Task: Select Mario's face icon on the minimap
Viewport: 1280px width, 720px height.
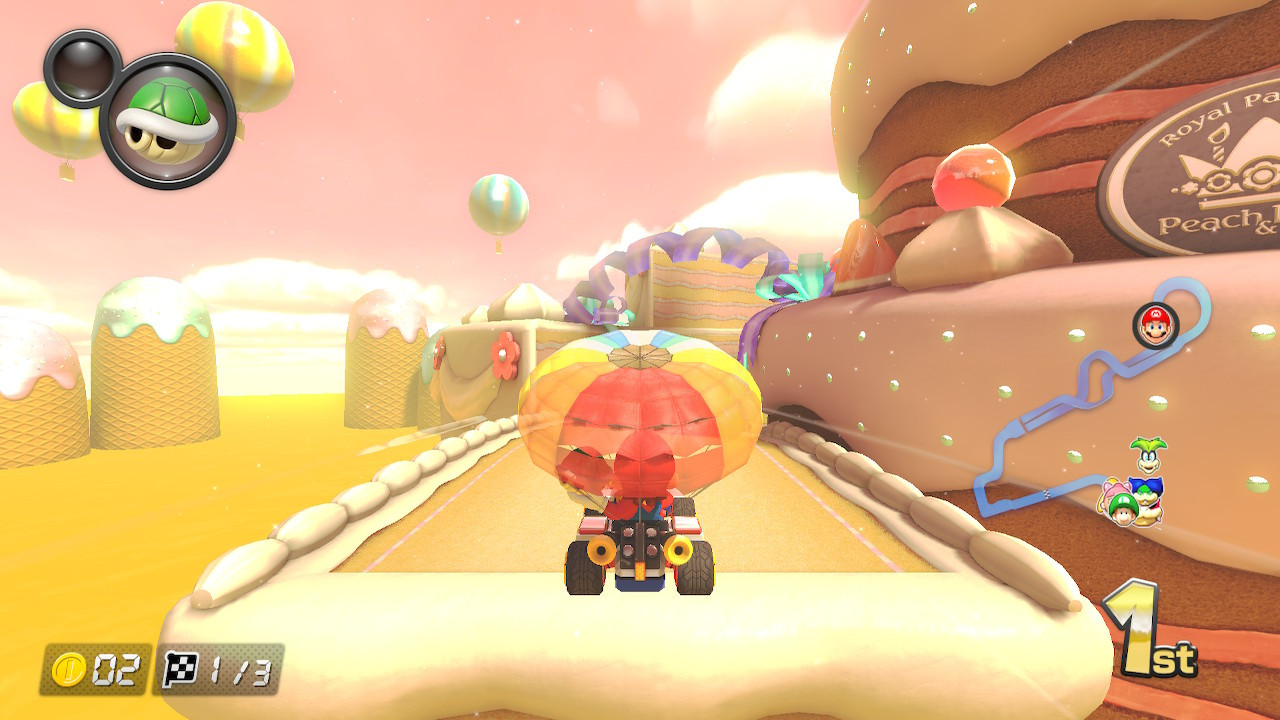Action: click(x=1156, y=324)
